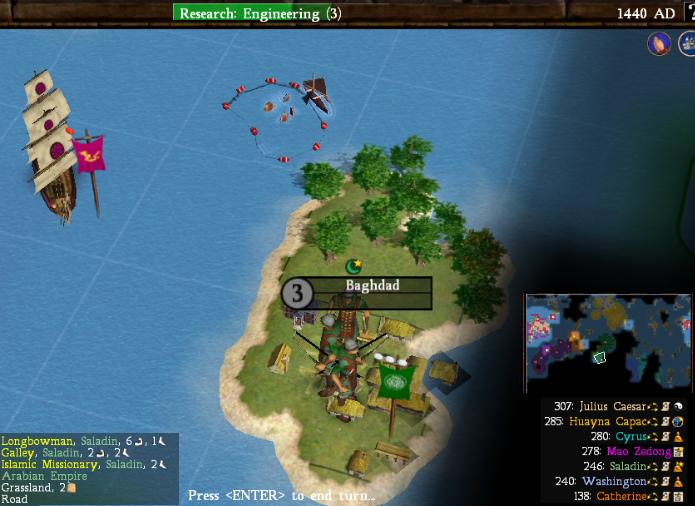Click the Baghdad city name banner
This screenshot has width=695, height=506.
372,286
